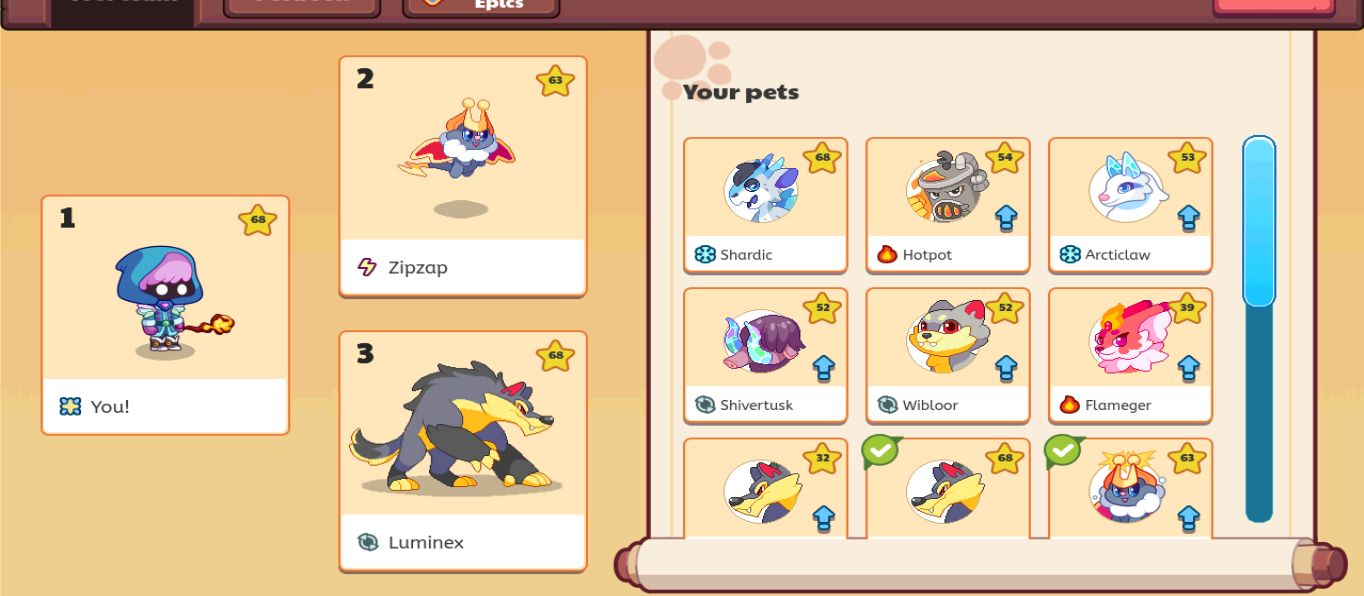
Task: Pick the Arcticlaw pet card
Action: (x=1130, y=205)
